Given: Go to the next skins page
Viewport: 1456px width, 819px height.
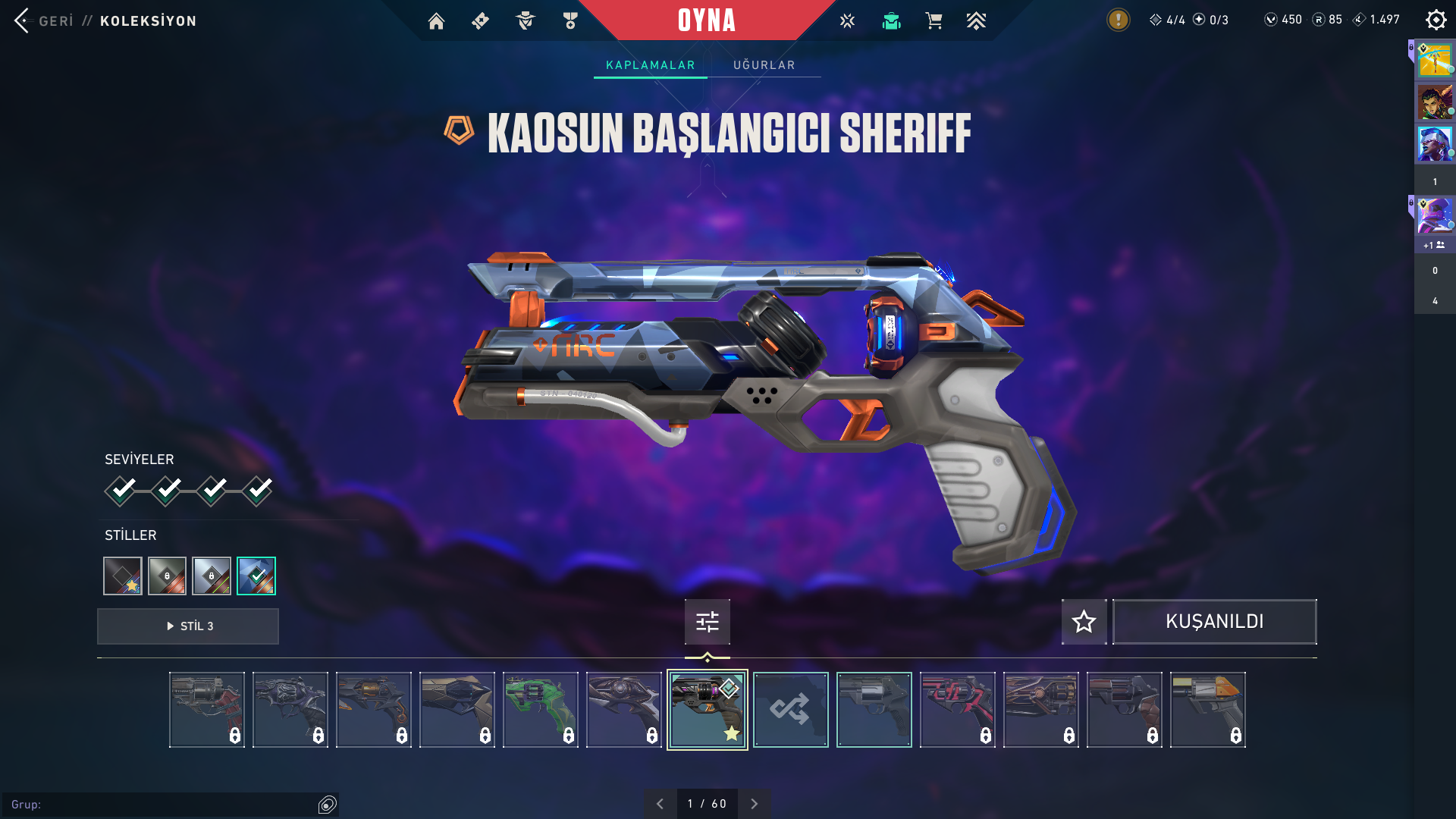Looking at the screenshot, I should coord(754,804).
